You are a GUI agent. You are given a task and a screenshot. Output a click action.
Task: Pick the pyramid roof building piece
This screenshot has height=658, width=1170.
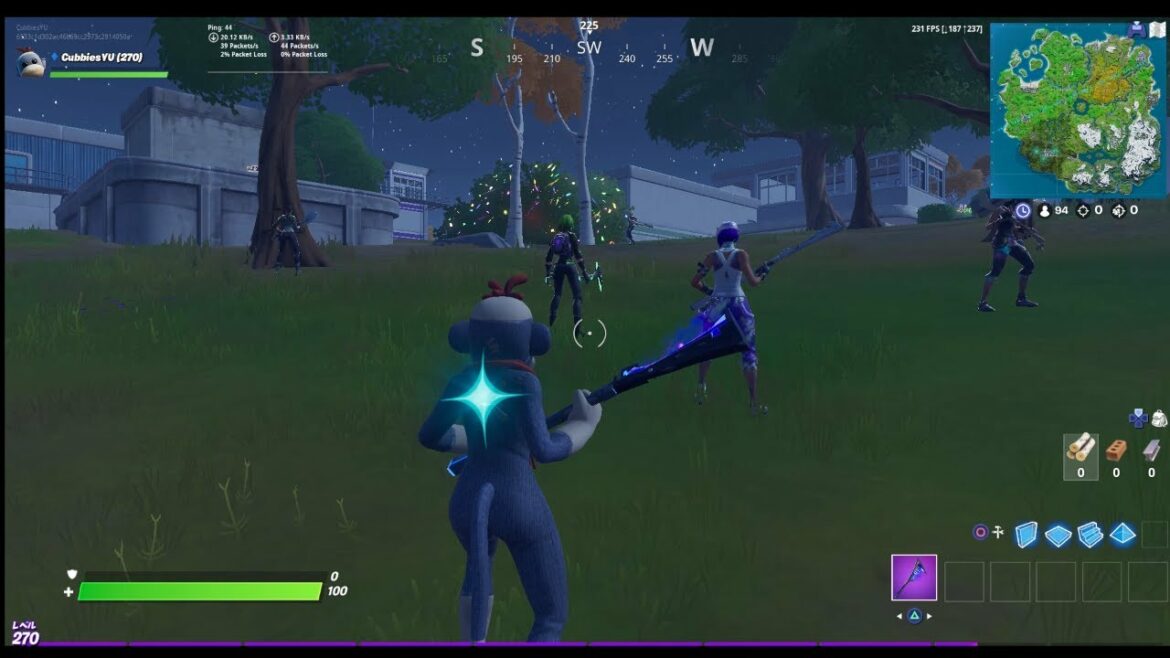[1122, 534]
